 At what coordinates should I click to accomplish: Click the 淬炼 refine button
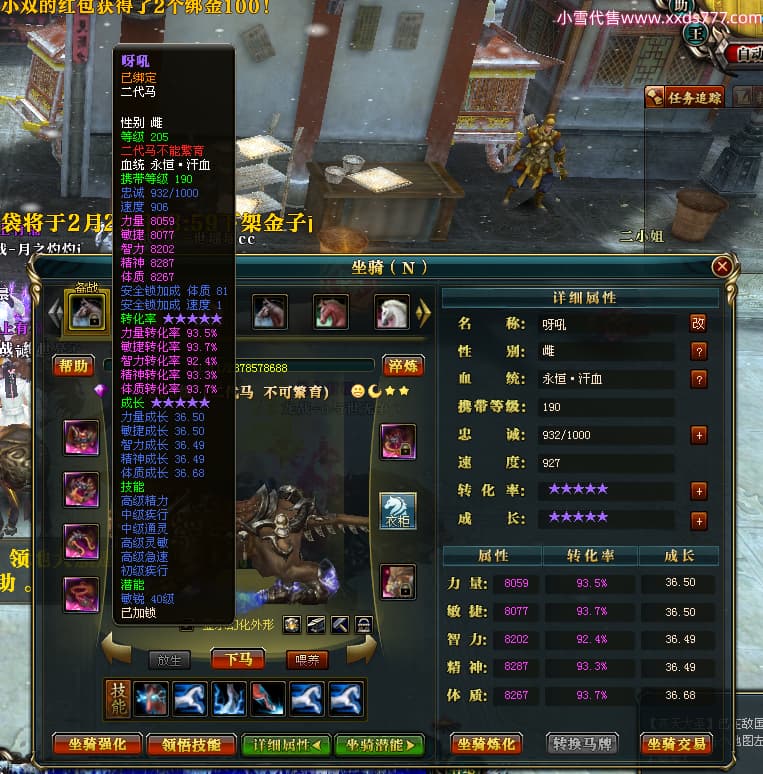(404, 366)
